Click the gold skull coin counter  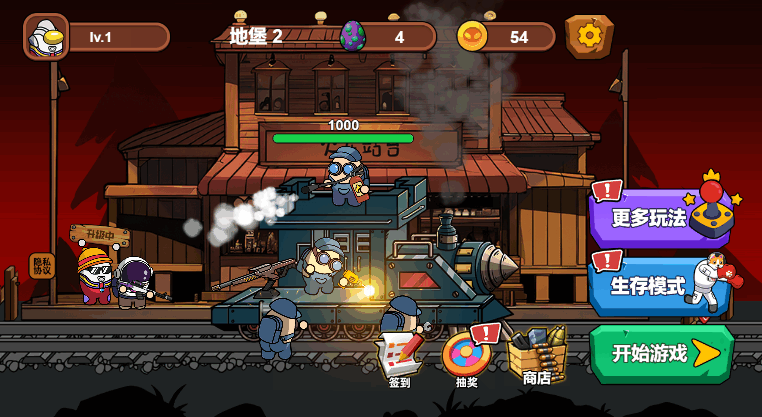coord(506,37)
